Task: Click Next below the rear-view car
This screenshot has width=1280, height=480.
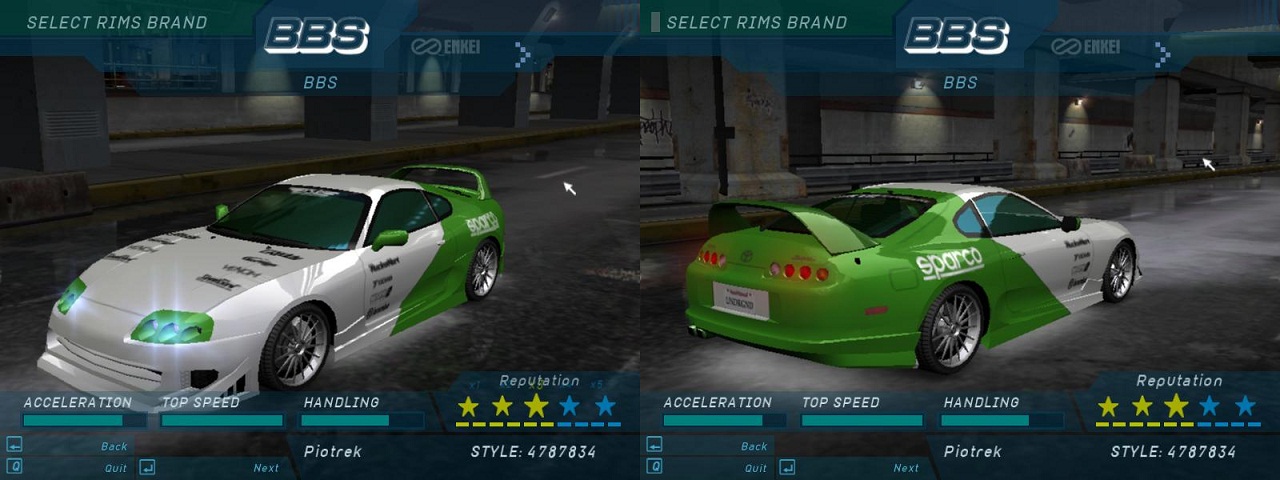Action: tap(905, 467)
